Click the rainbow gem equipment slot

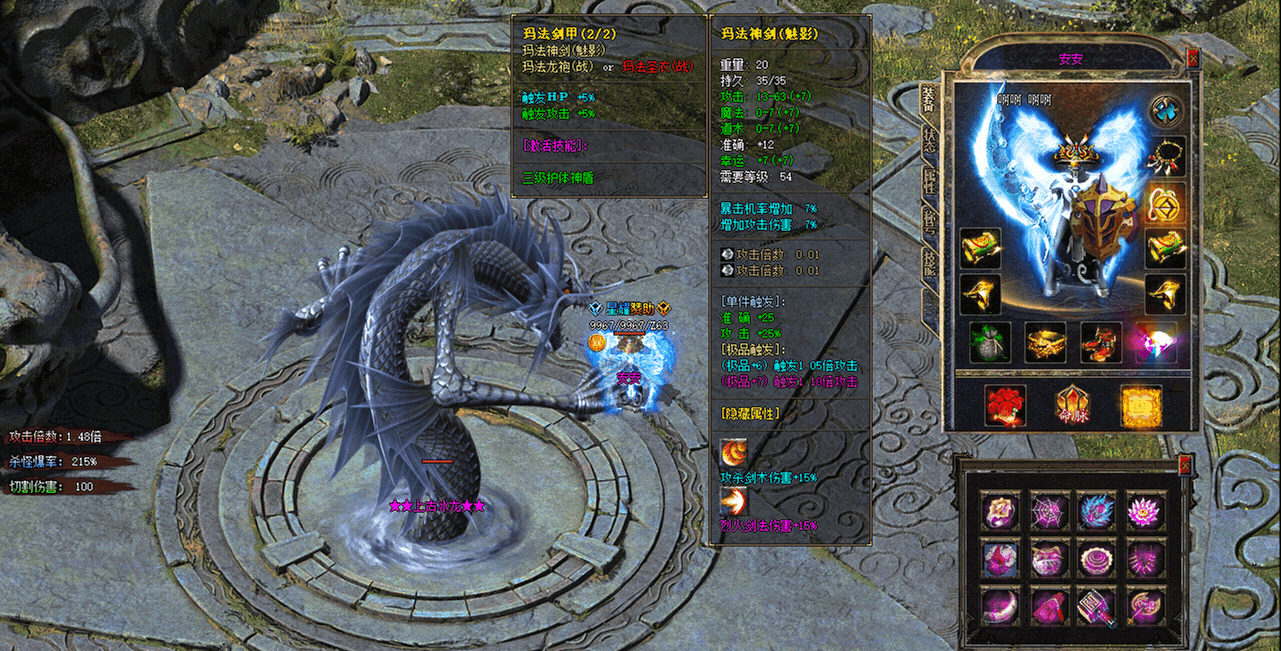(x=1156, y=342)
